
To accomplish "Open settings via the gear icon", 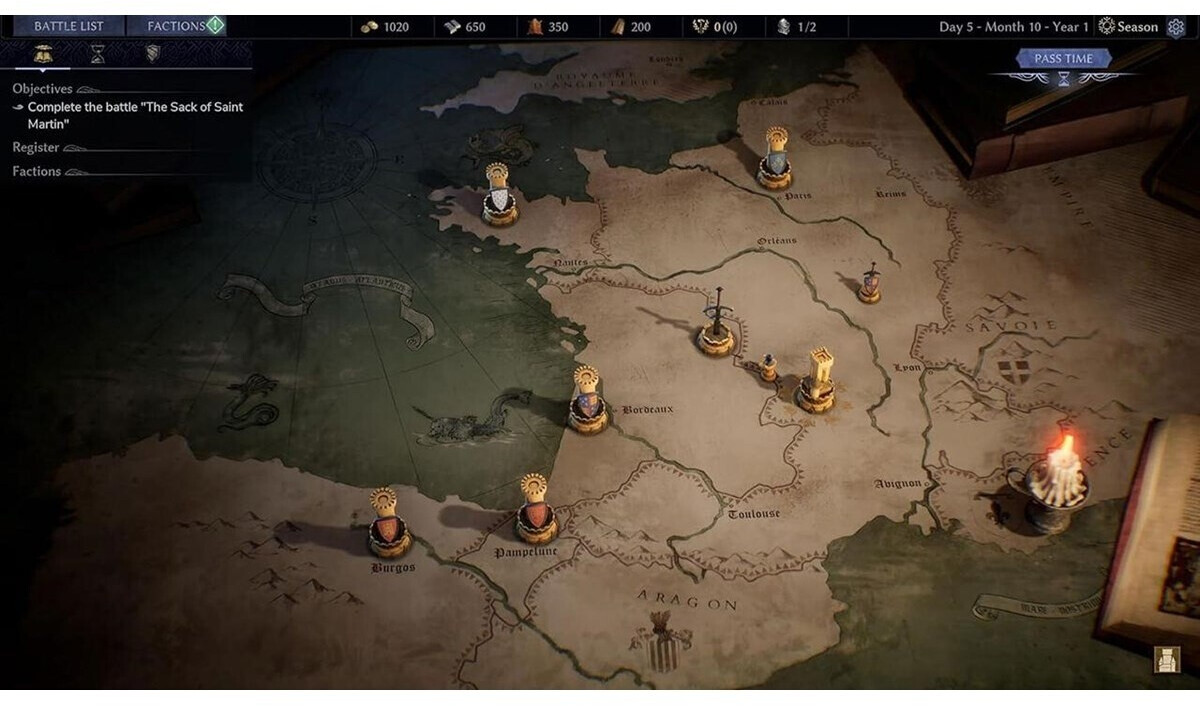I will click(1176, 27).
